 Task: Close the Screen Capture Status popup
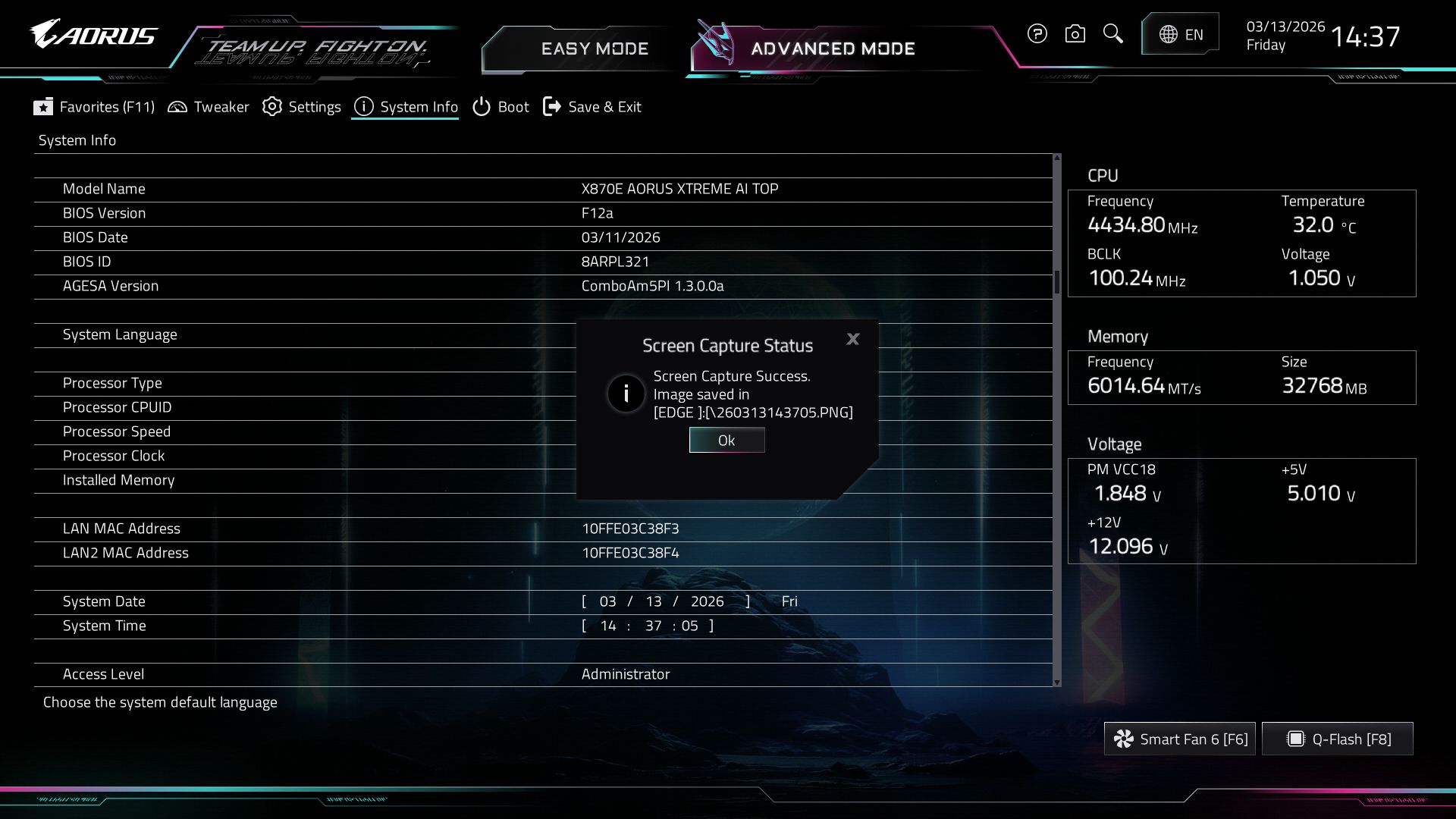tap(853, 339)
